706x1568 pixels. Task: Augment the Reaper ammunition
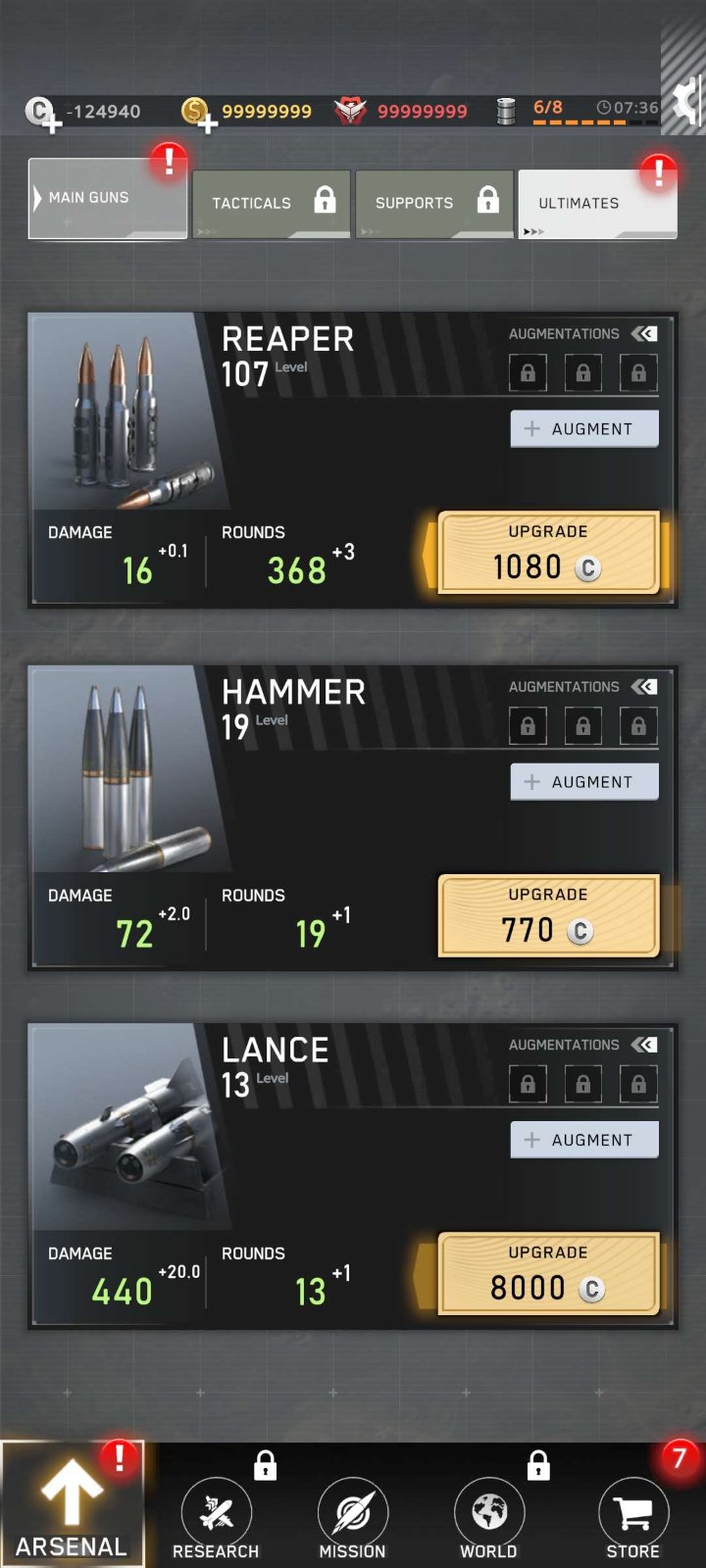point(584,429)
